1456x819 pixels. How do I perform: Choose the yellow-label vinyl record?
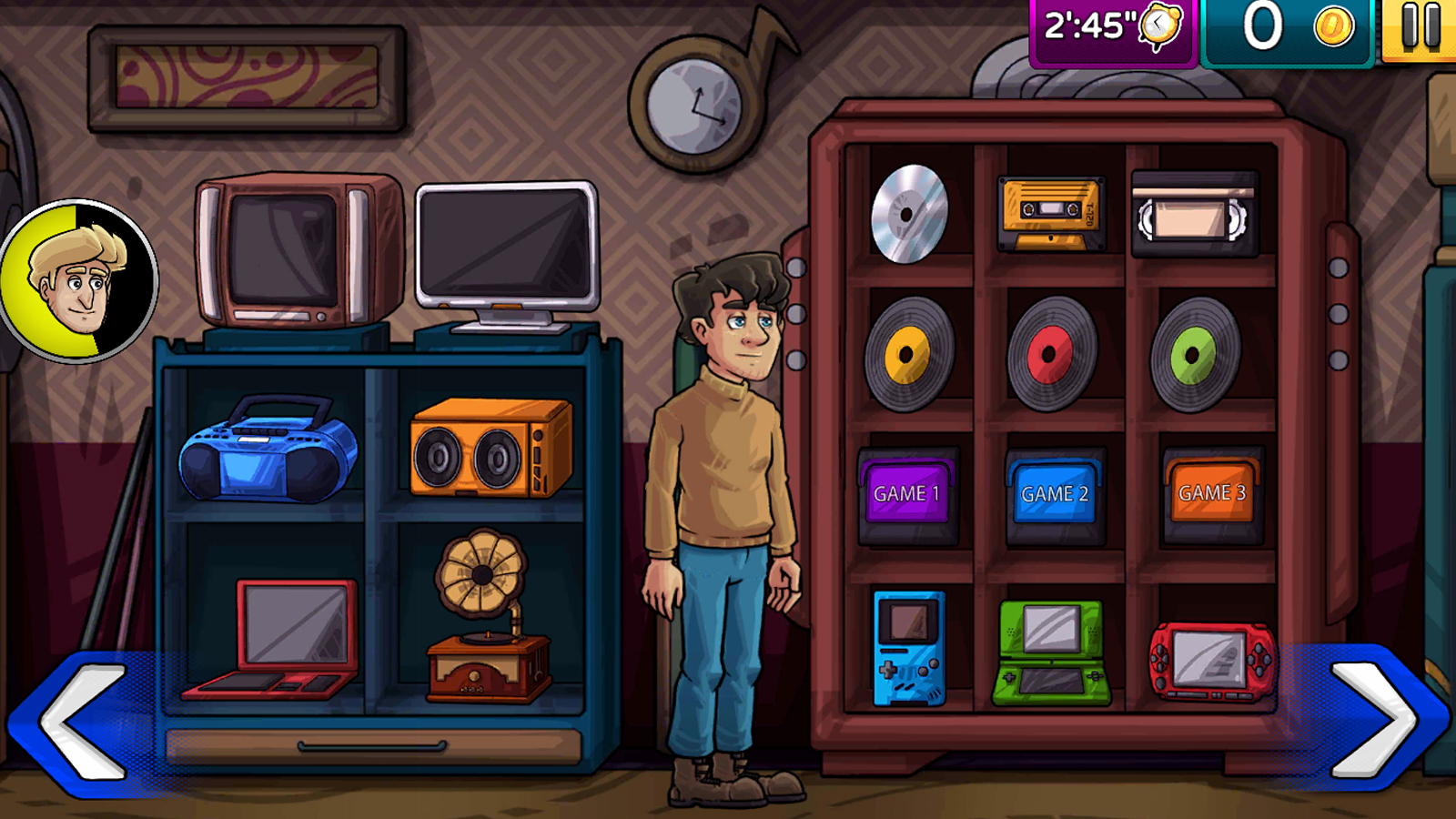(908, 353)
